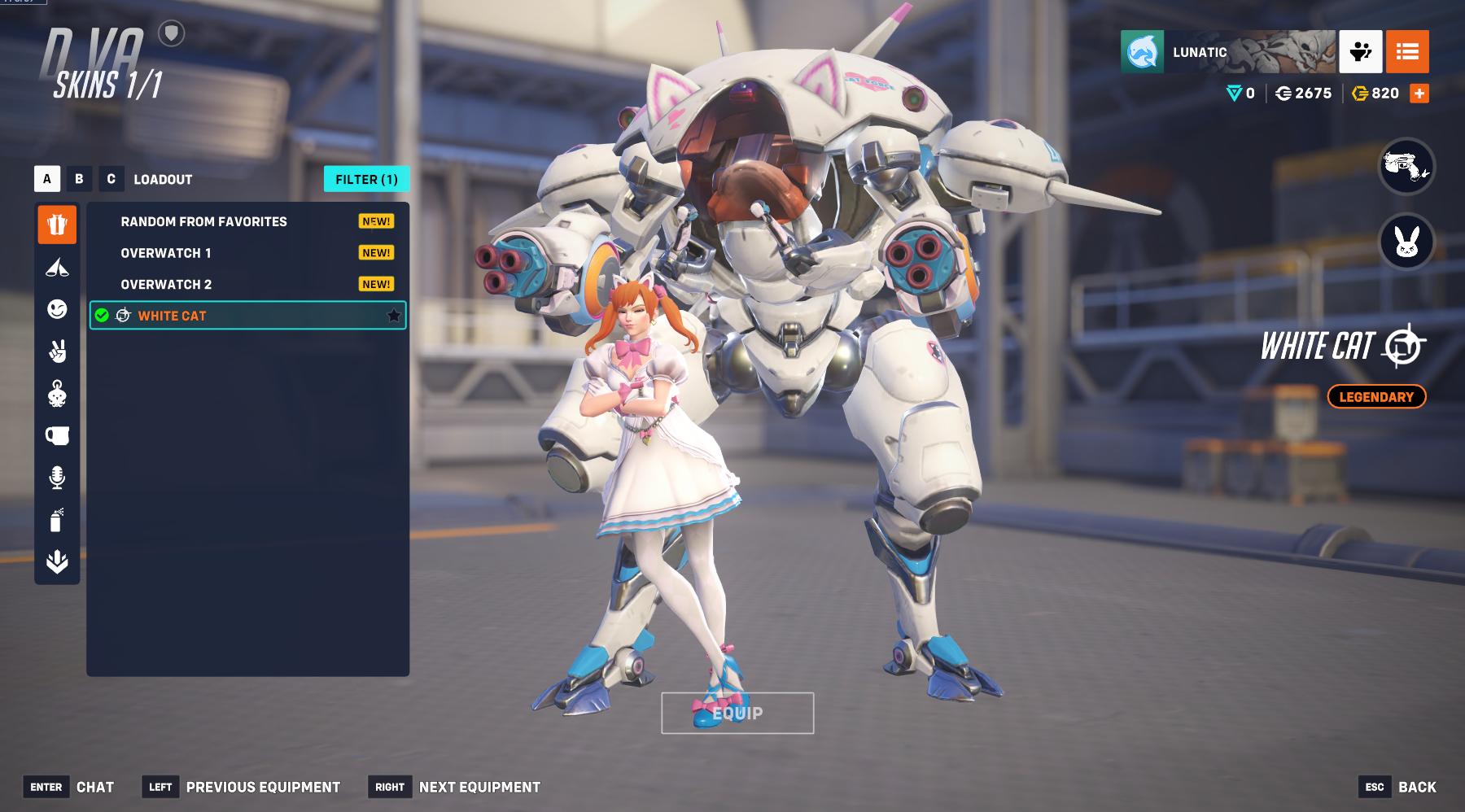
Task: Open the smiley face emotes category
Action: [x=57, y=309]
